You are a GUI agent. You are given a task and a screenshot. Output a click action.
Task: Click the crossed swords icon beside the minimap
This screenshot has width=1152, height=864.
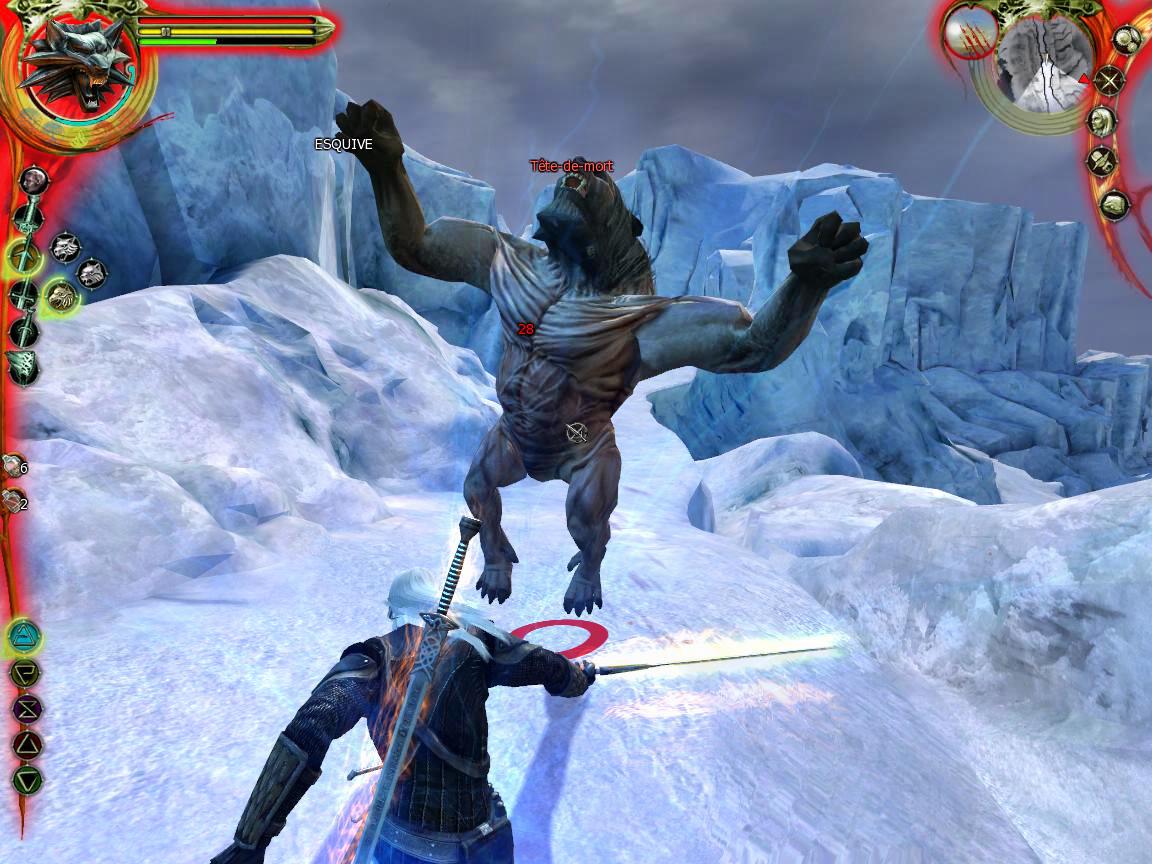click(x=1109, y=81)
